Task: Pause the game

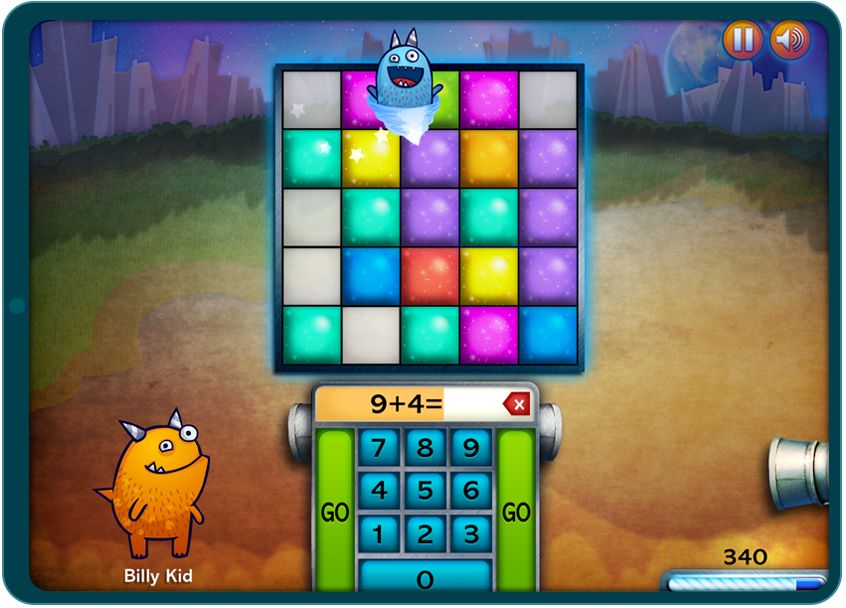Action: tap(742, 40)
